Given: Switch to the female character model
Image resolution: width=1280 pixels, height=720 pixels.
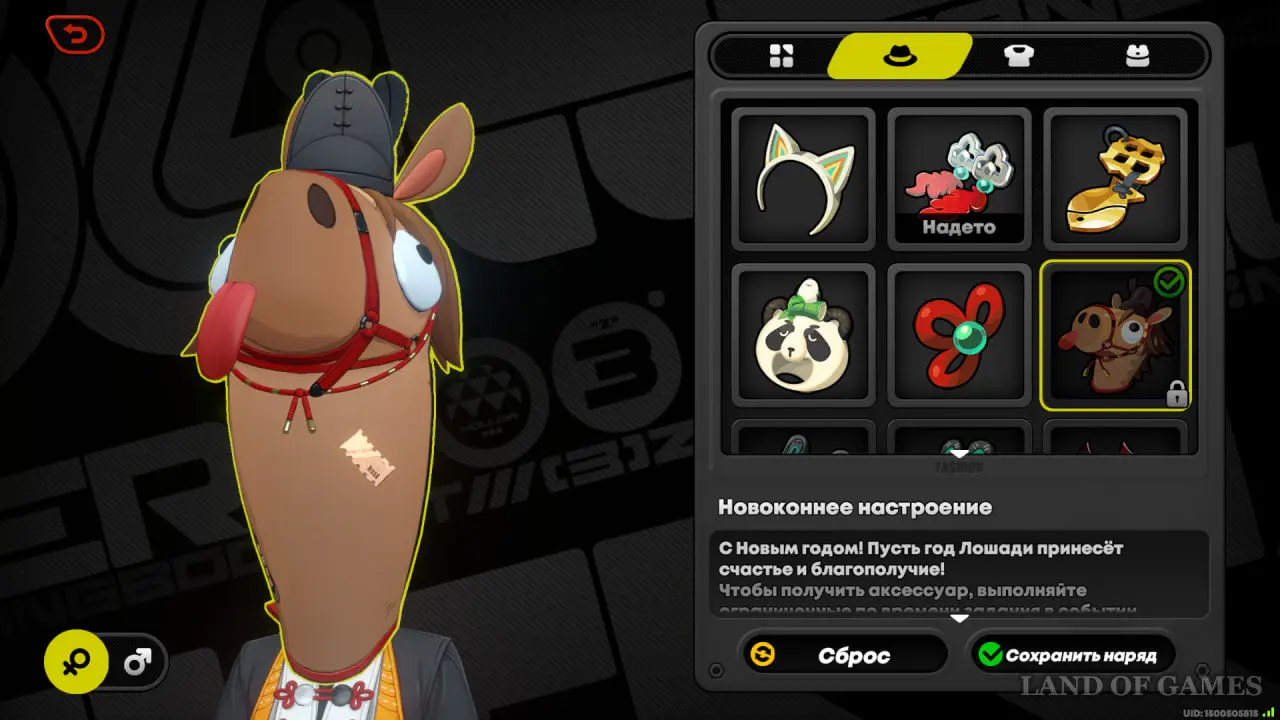Looking at the screenshot, I should tap(76, 661).
